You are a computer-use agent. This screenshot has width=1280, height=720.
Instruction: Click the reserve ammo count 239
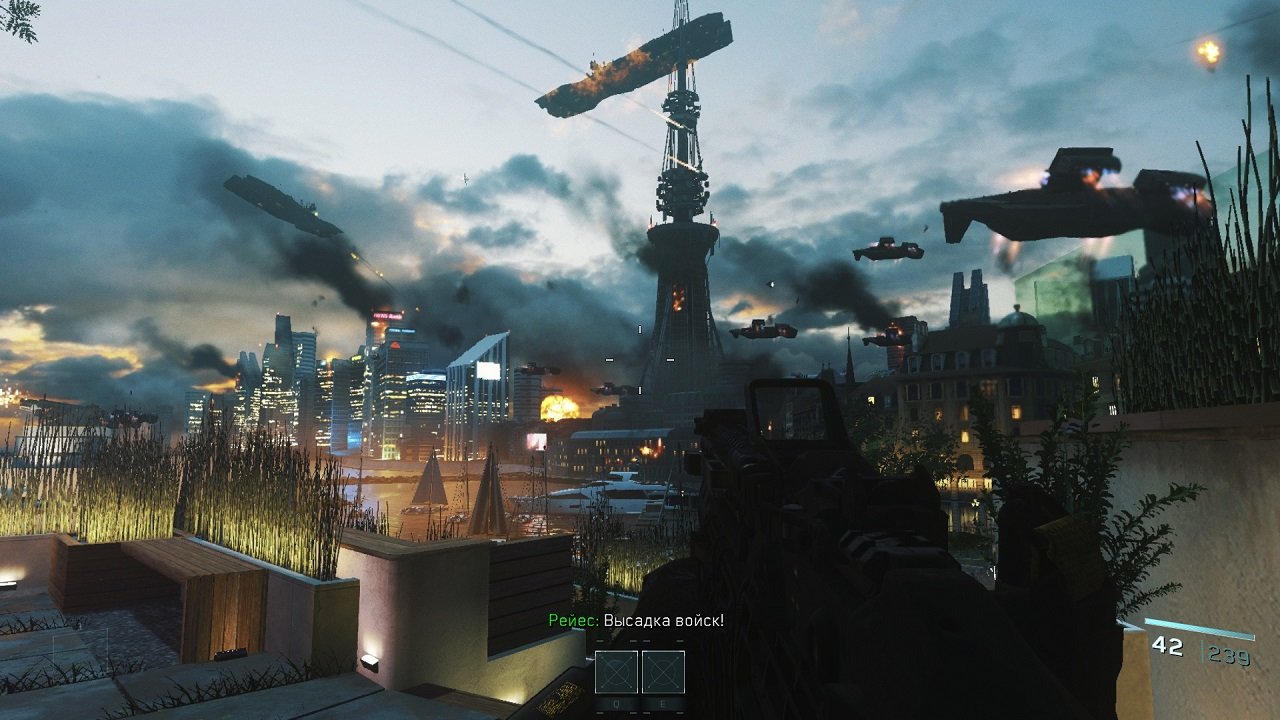click(1228, 653)
